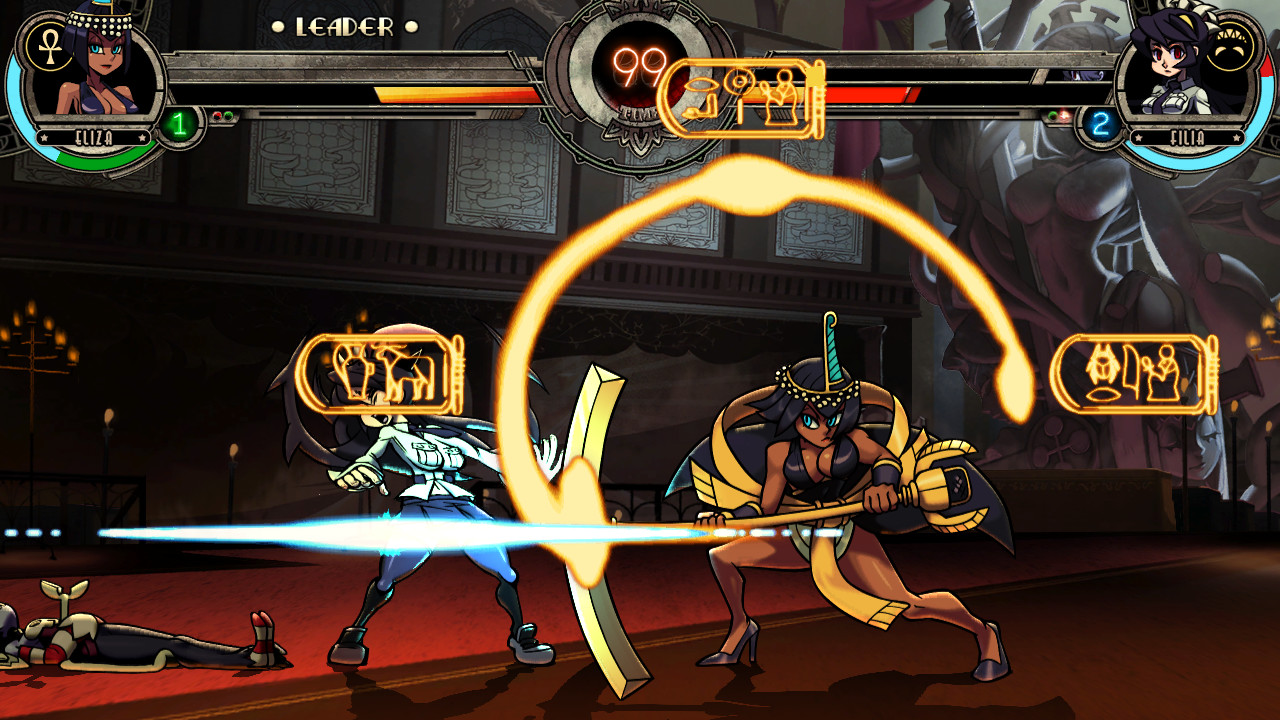Toggle Eliza's green round-win indicator light
Image resolution: width=1280 pixels, height=720 pixels.
229,117
